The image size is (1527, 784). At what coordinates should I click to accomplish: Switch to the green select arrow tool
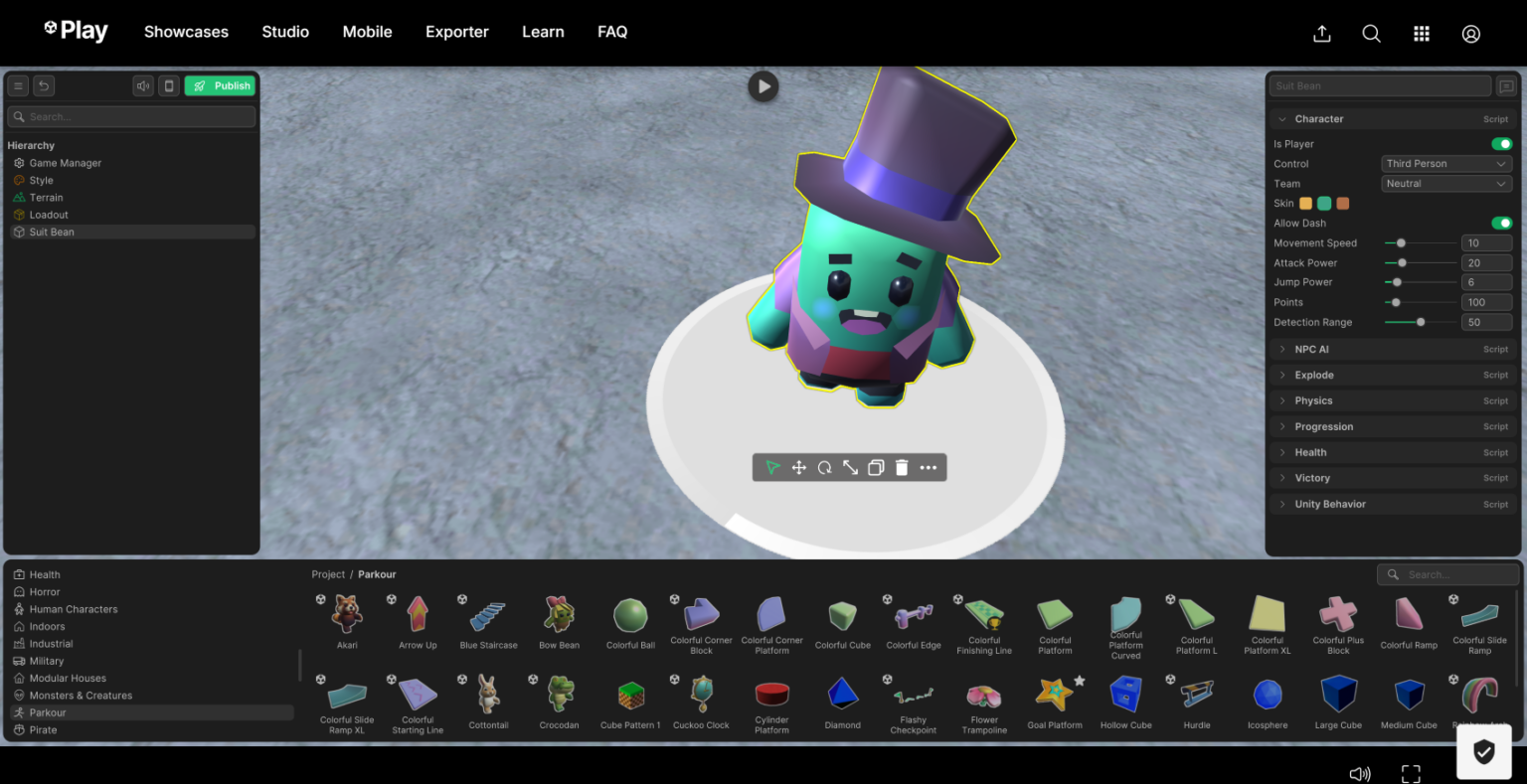pos(773,467)
